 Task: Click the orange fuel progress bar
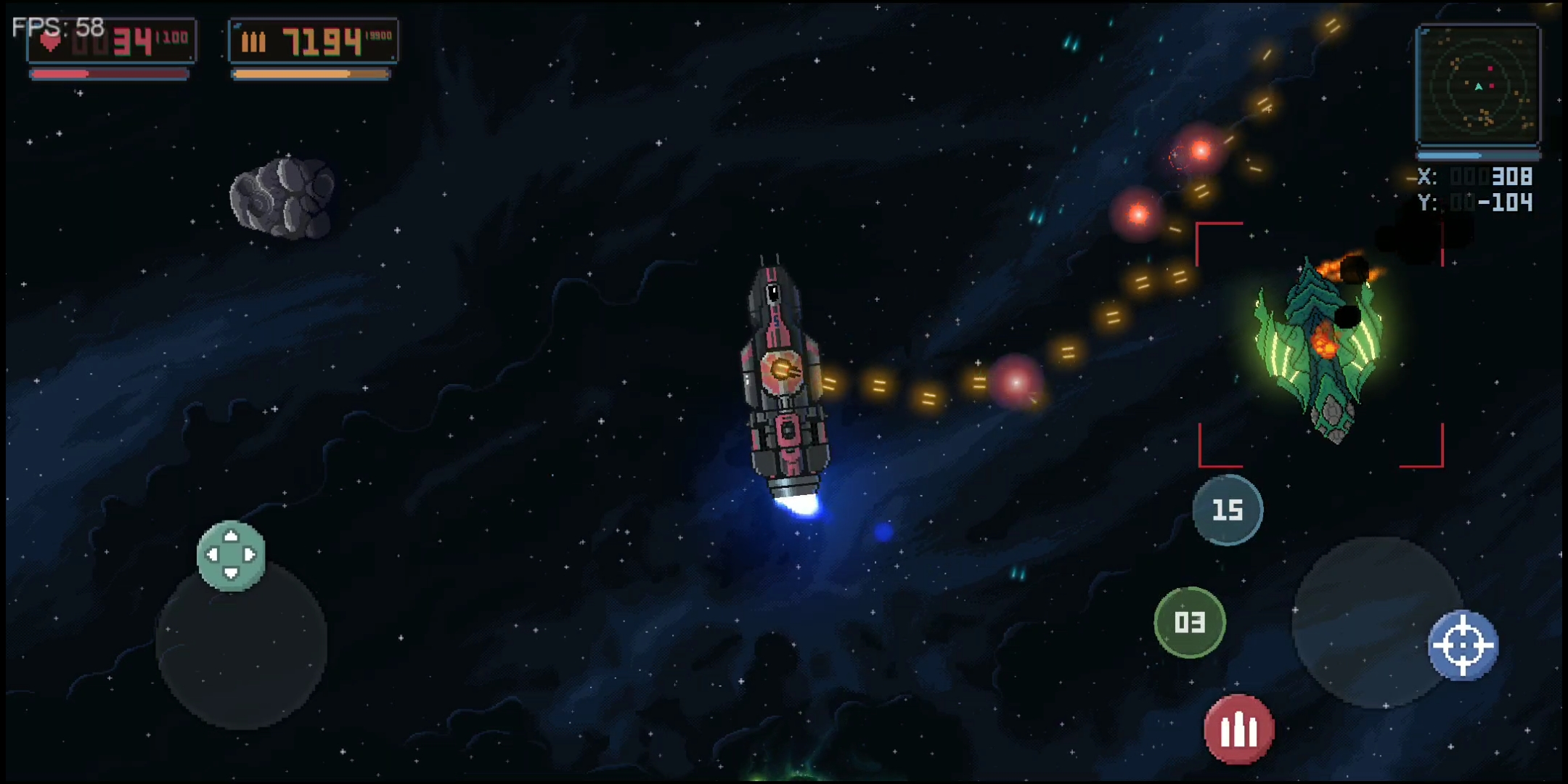[311, 73]
